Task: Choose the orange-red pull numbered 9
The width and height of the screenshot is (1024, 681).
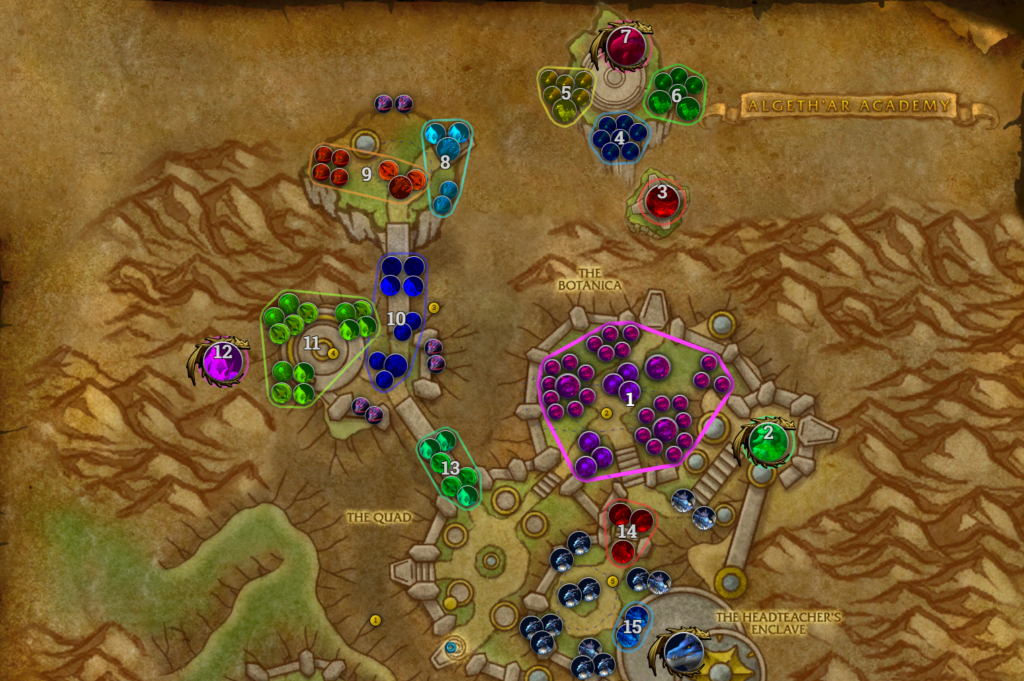Action: click(x=366, y=173)
